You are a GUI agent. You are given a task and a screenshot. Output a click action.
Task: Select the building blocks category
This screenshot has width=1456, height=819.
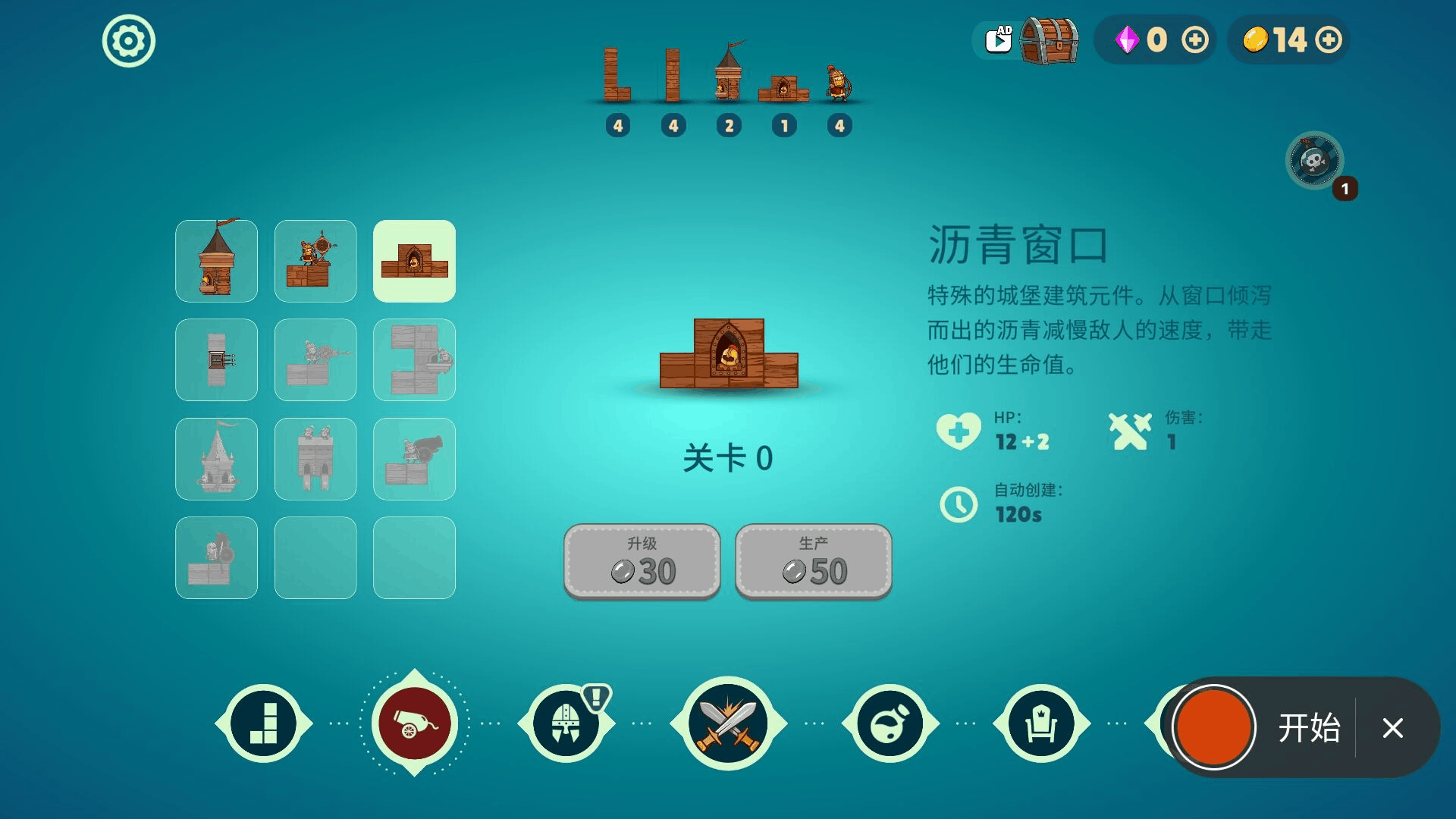(262, 723)
